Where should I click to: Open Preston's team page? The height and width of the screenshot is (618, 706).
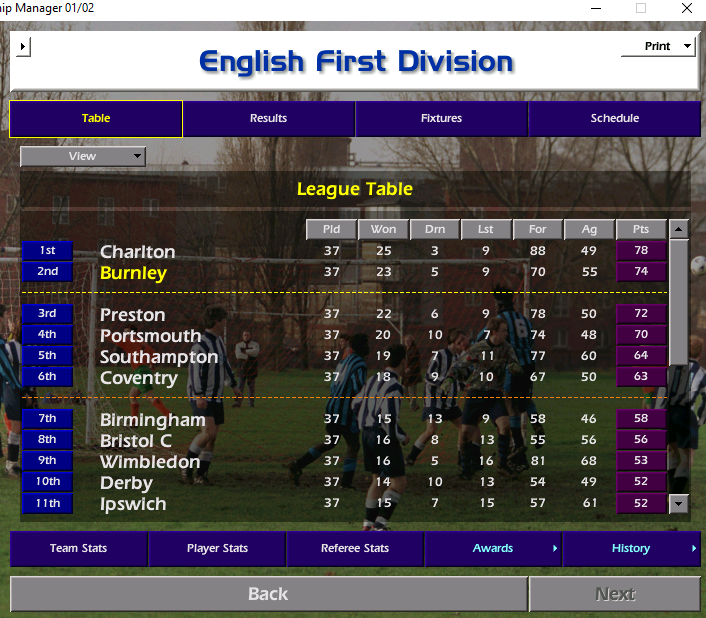132,314
